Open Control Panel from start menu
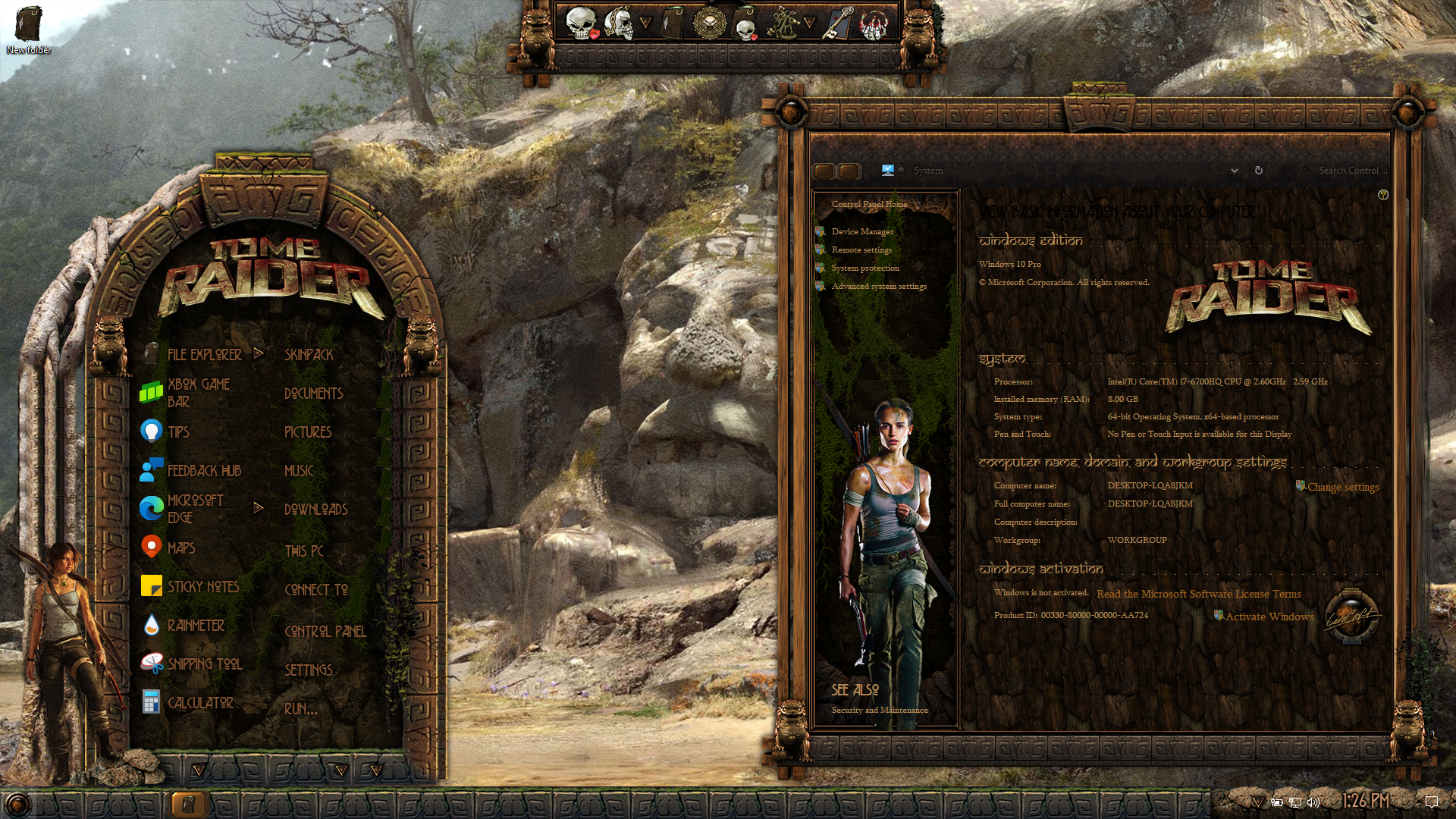 coord(325,631)
